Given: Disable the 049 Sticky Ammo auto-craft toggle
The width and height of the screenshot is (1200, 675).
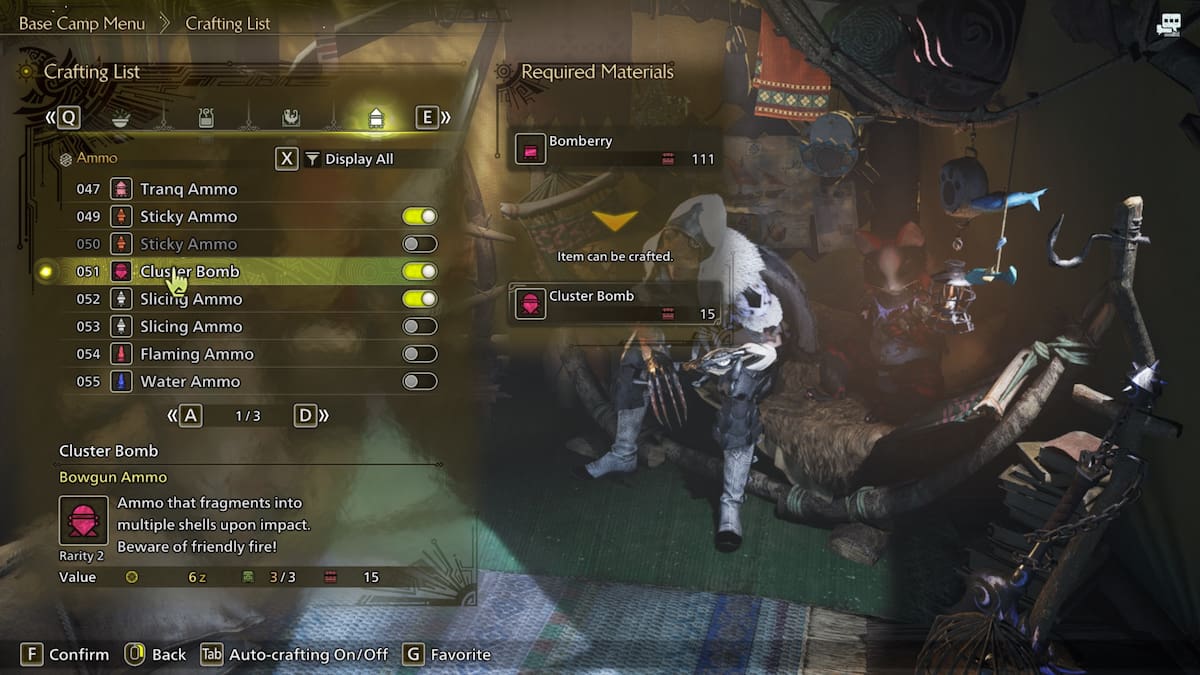Looking at the screenshot, I should [x=420, y=216].
